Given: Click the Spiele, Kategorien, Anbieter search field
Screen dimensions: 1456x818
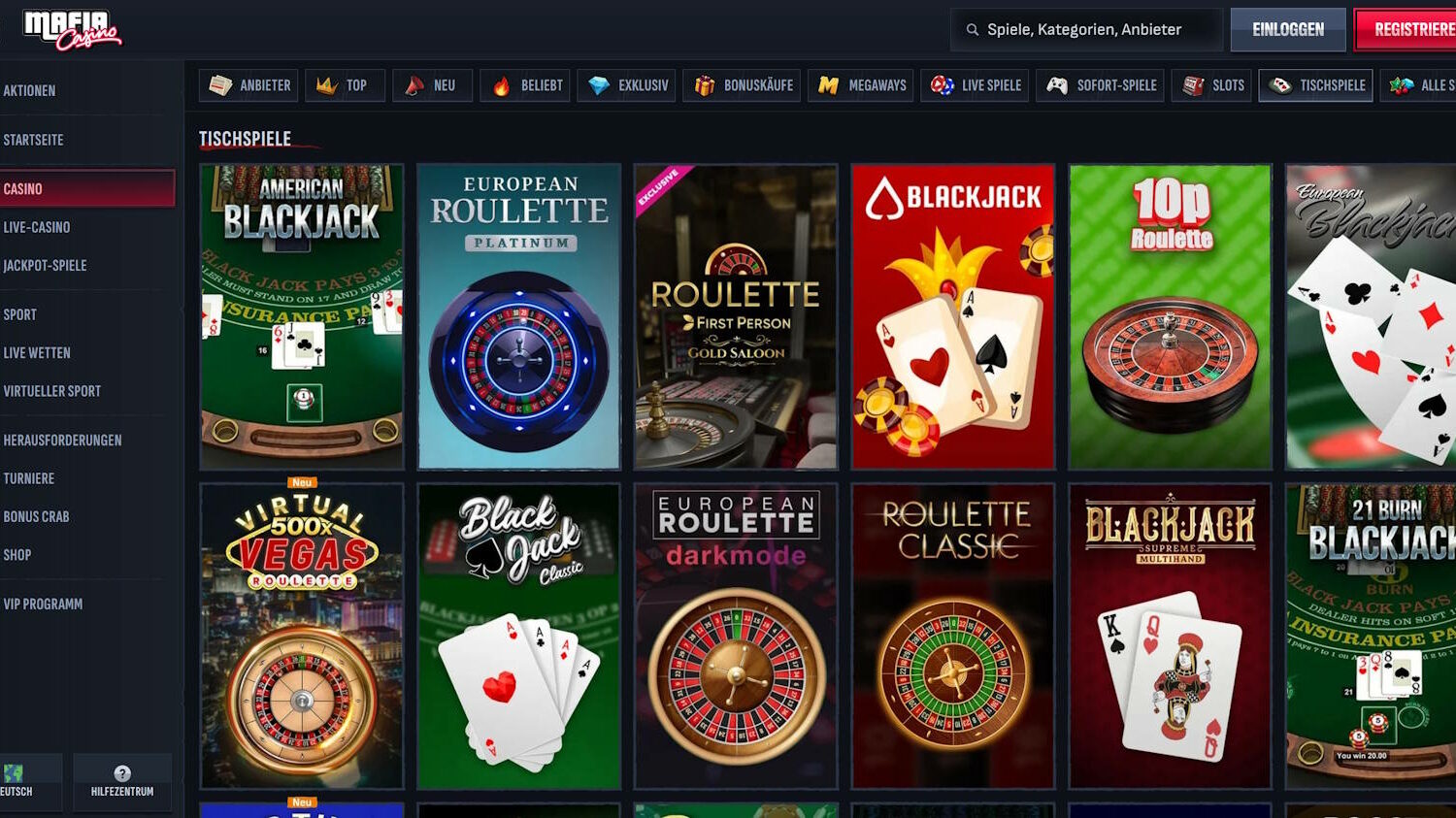Looking at the screenshot, I should [x=1085, y=29].
